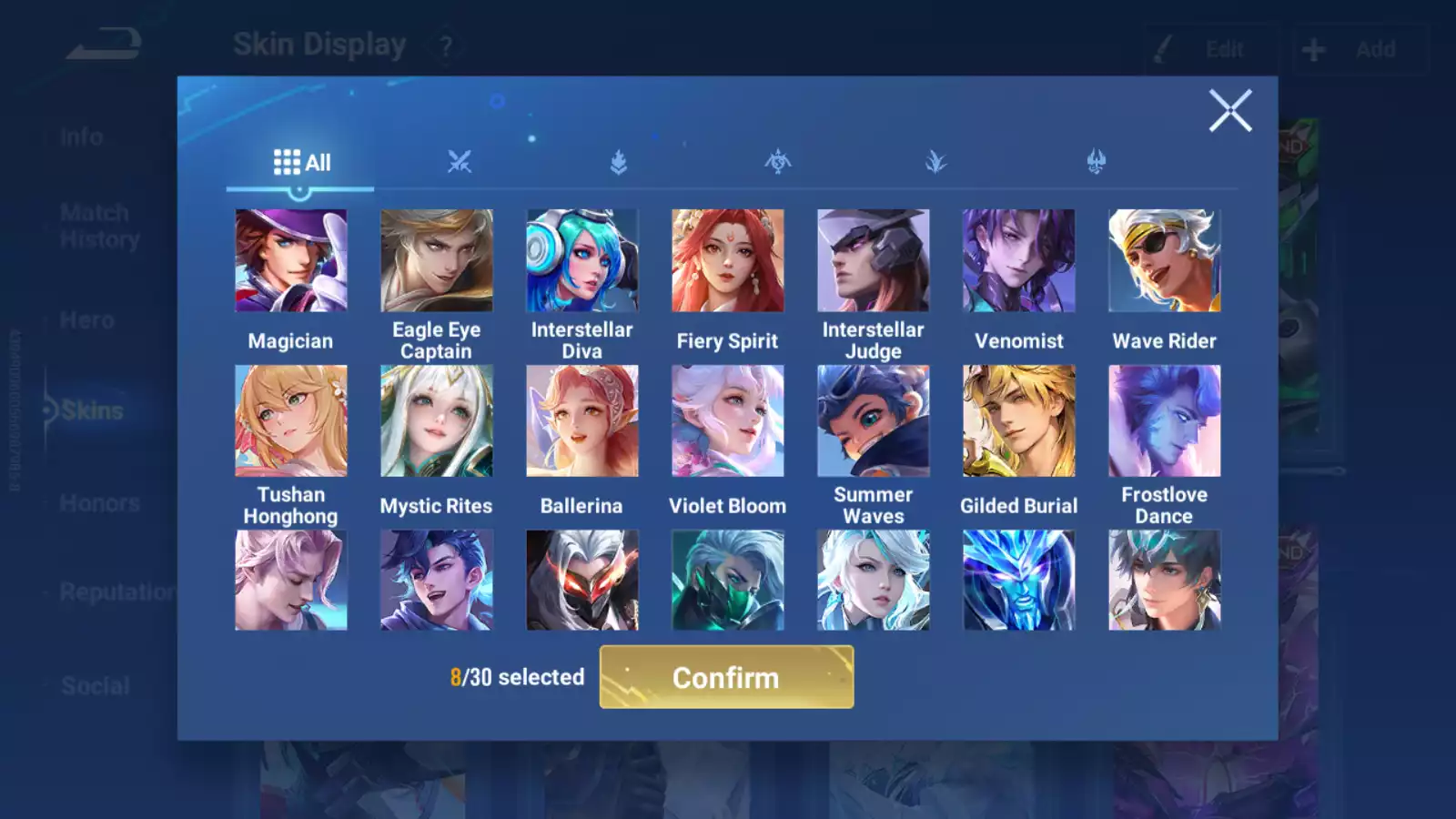This screenshot has width=1456, height=819.
Task: Switch to the All skins tab
Action: 301,163
